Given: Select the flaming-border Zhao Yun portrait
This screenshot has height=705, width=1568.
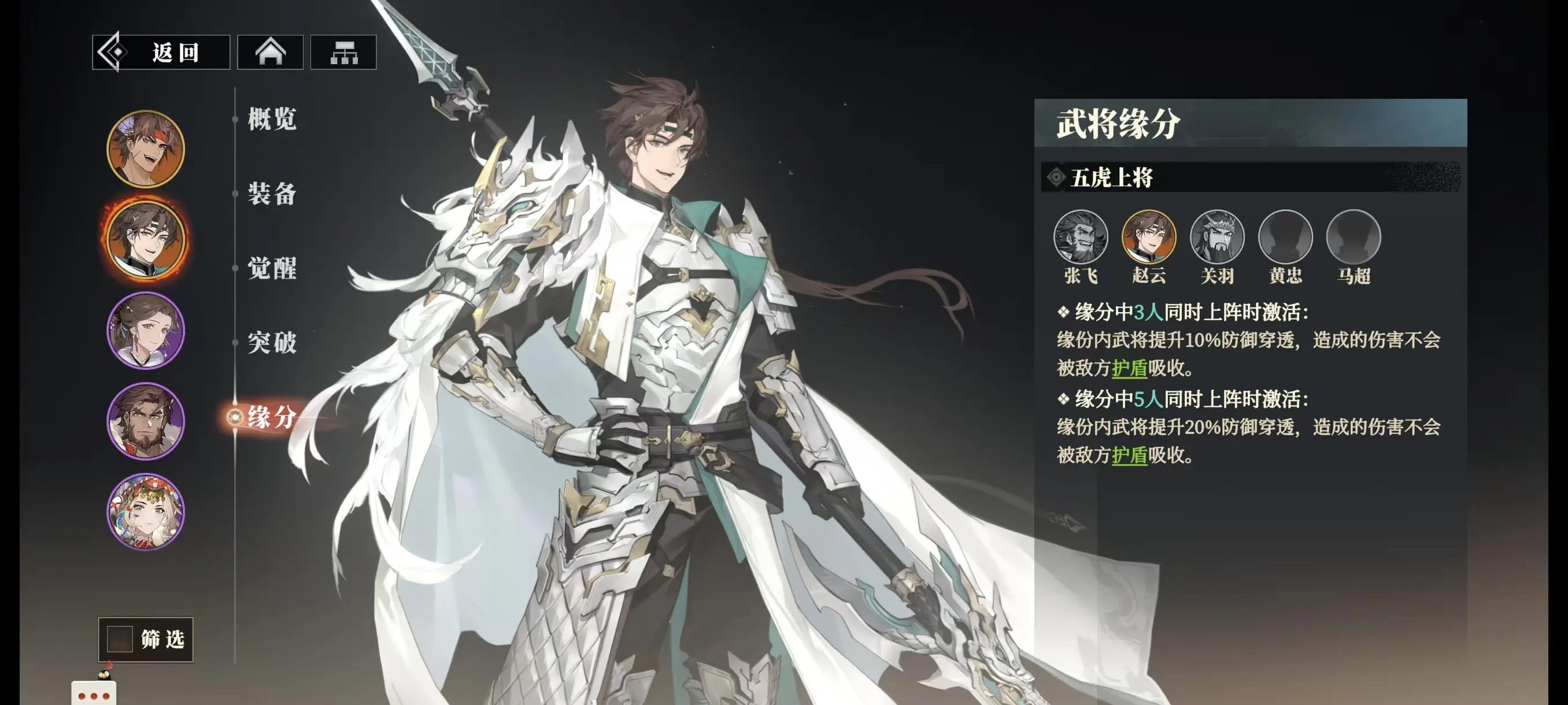Looking at the screenshot, I should [x=146, y=239].
